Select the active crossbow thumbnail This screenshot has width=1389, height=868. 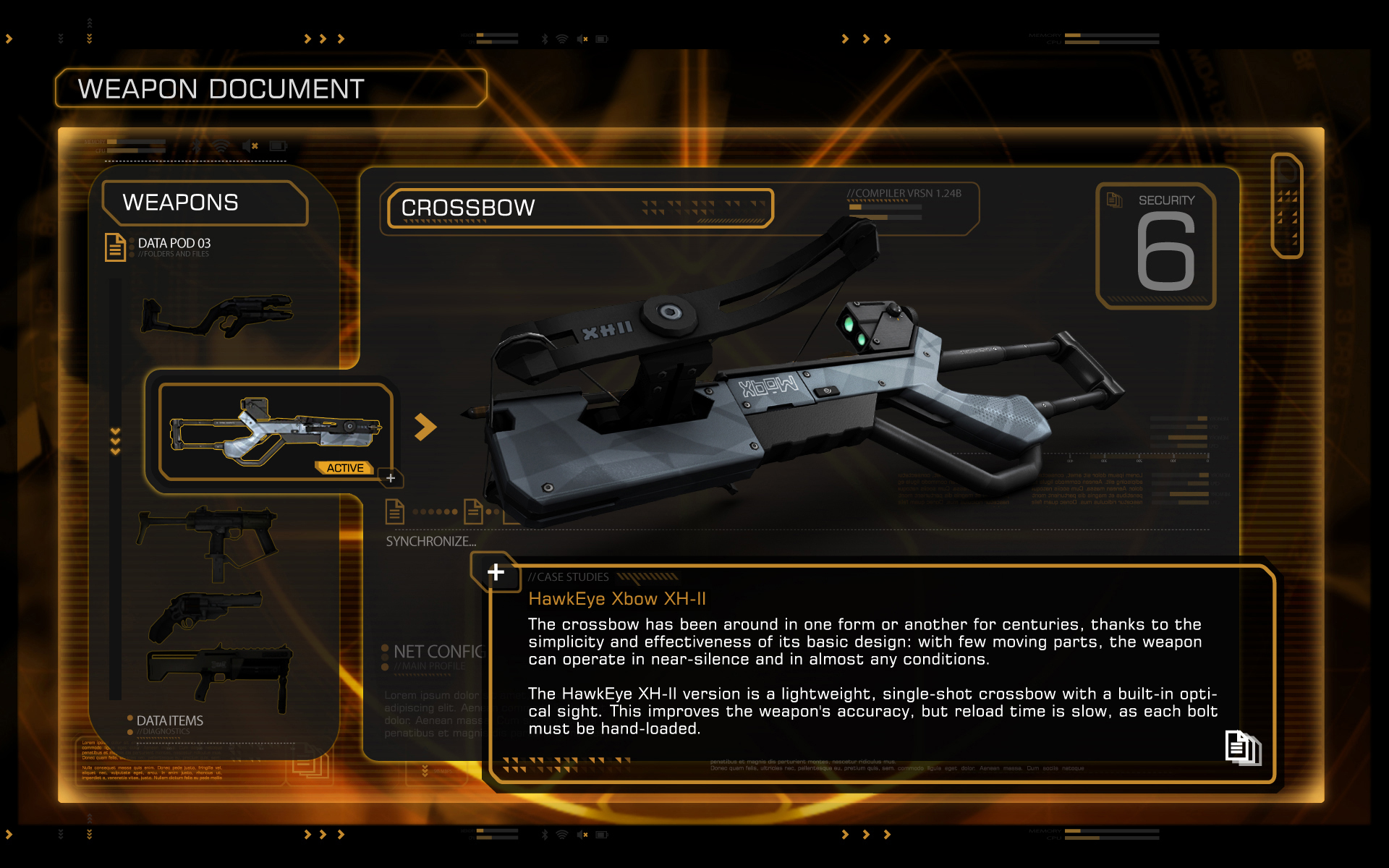tap(275, 432)
